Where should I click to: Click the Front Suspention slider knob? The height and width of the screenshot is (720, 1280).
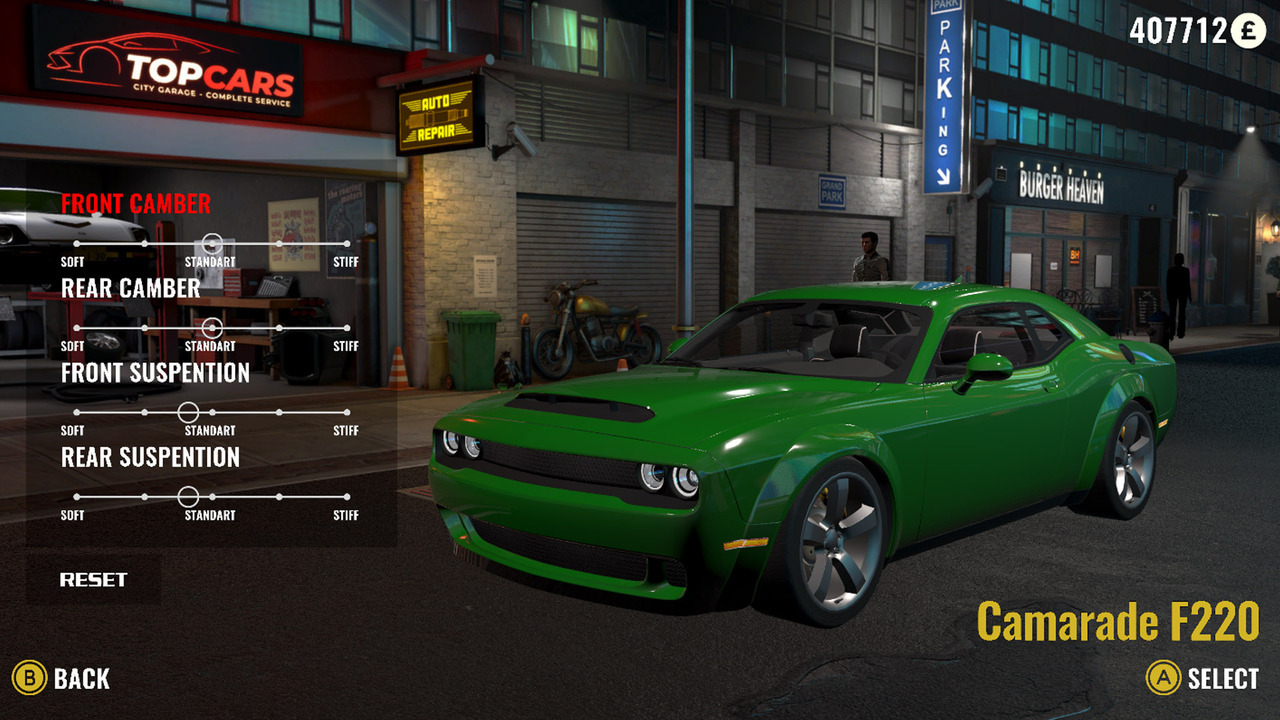point(187,411)
